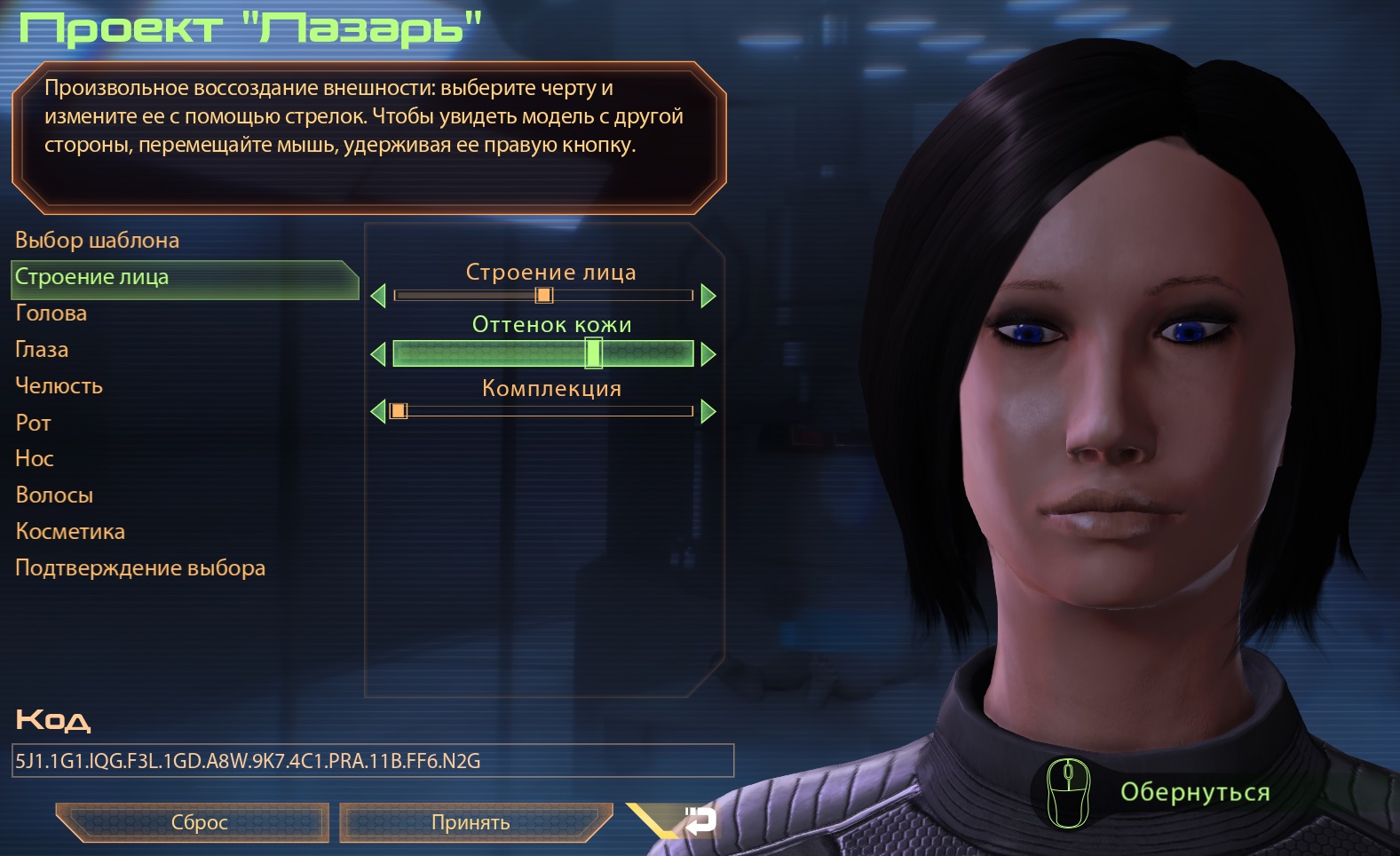1400x856 pixels.
Task: Decrease Строение лица with left arrow
Action: coord(378,296)
